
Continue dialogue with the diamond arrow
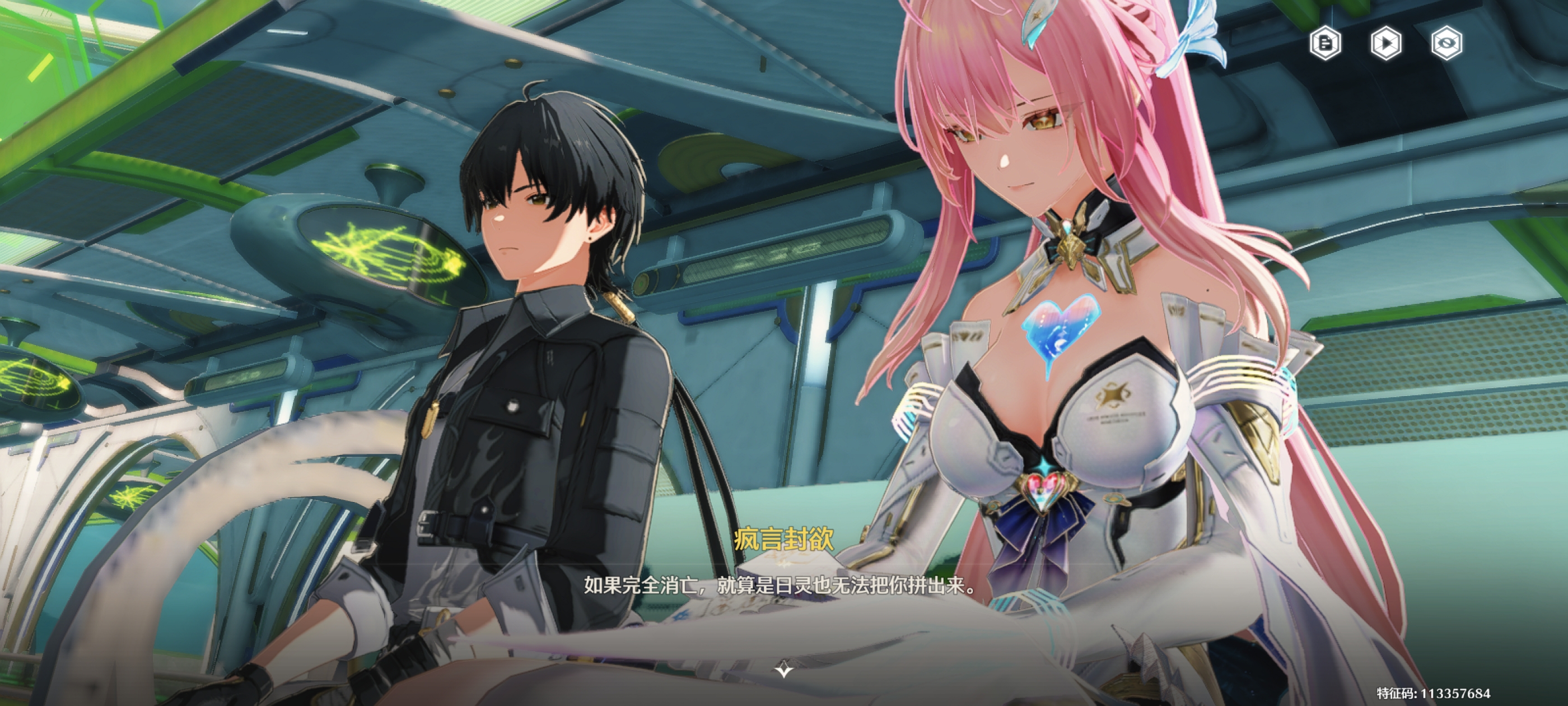[x=783, y=670]
